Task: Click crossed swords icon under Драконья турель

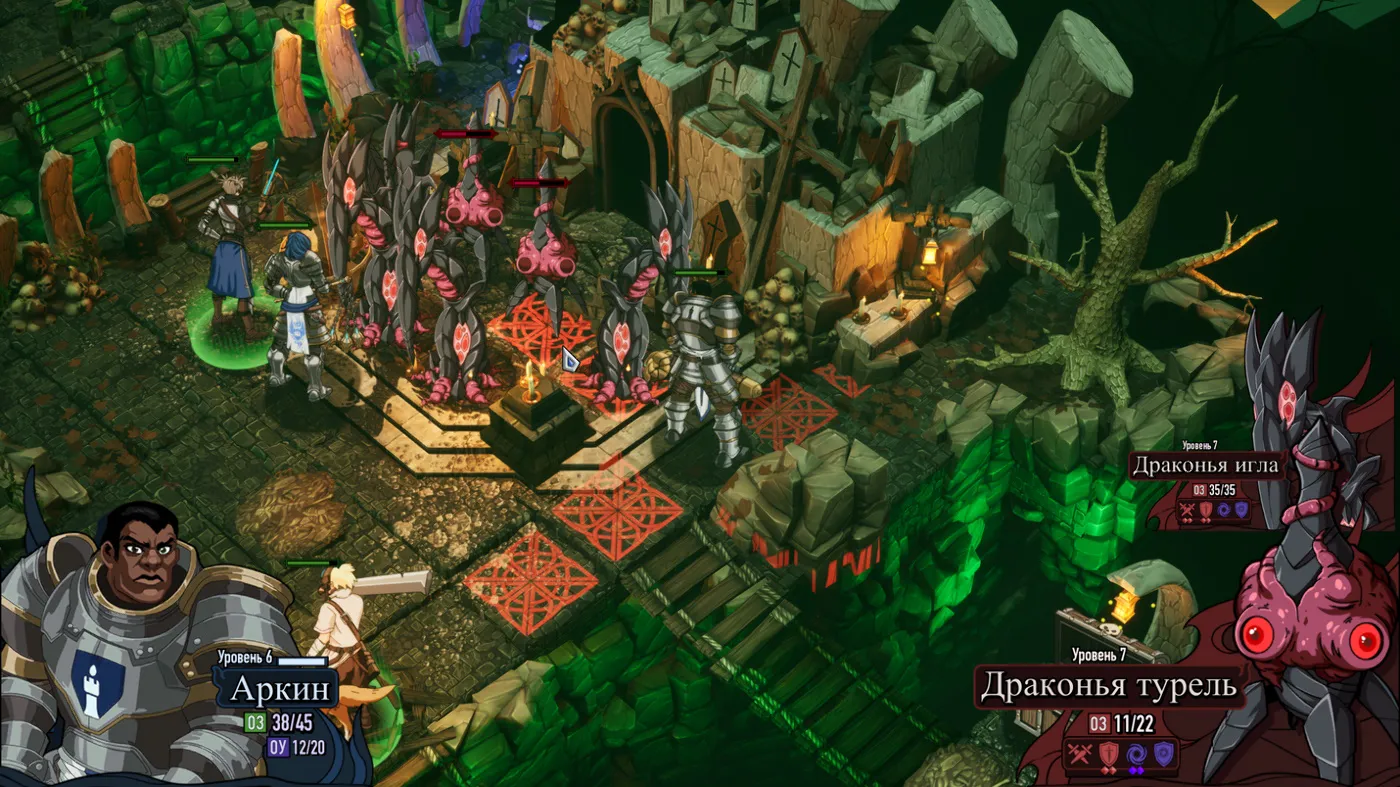Action: coord(1080,754)
